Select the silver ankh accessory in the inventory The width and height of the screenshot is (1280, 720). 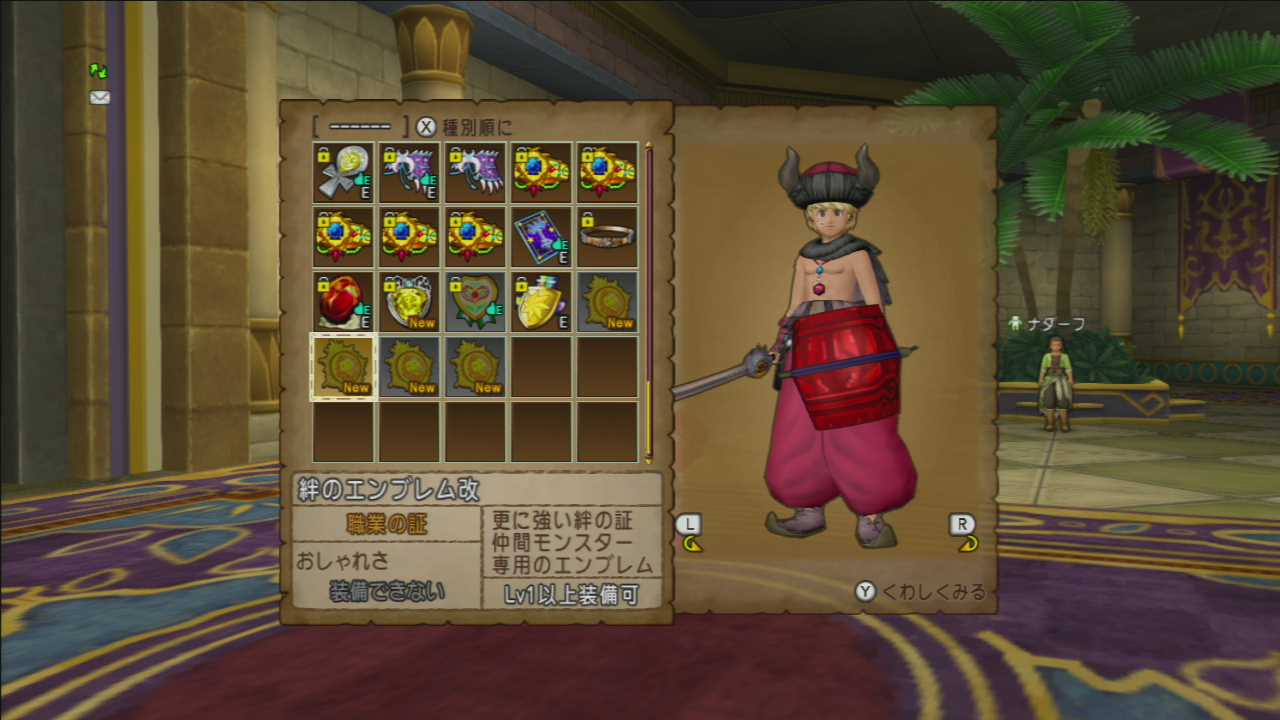[343, 170]
